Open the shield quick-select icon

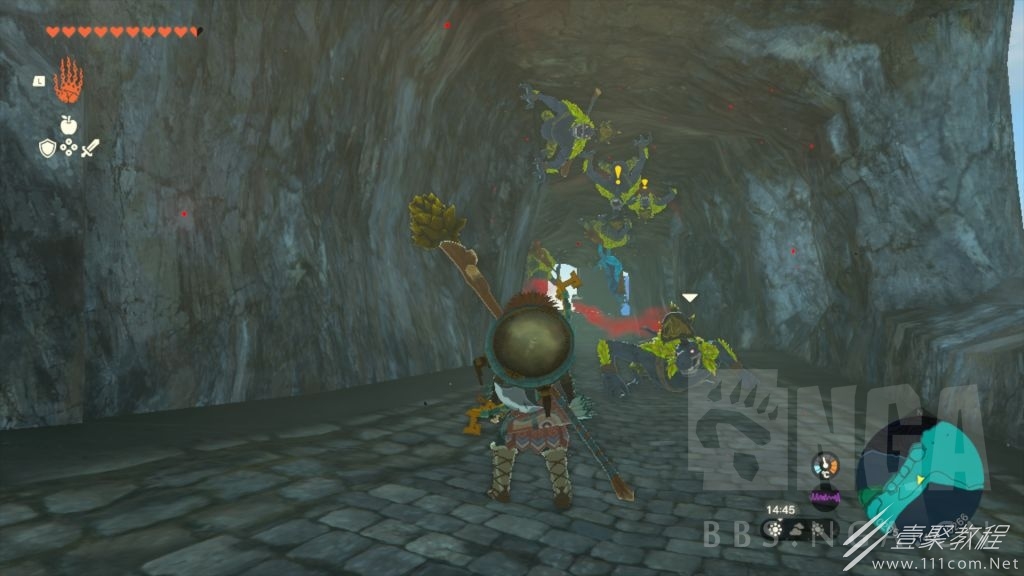pyautogui.click(x=47, y=148)
